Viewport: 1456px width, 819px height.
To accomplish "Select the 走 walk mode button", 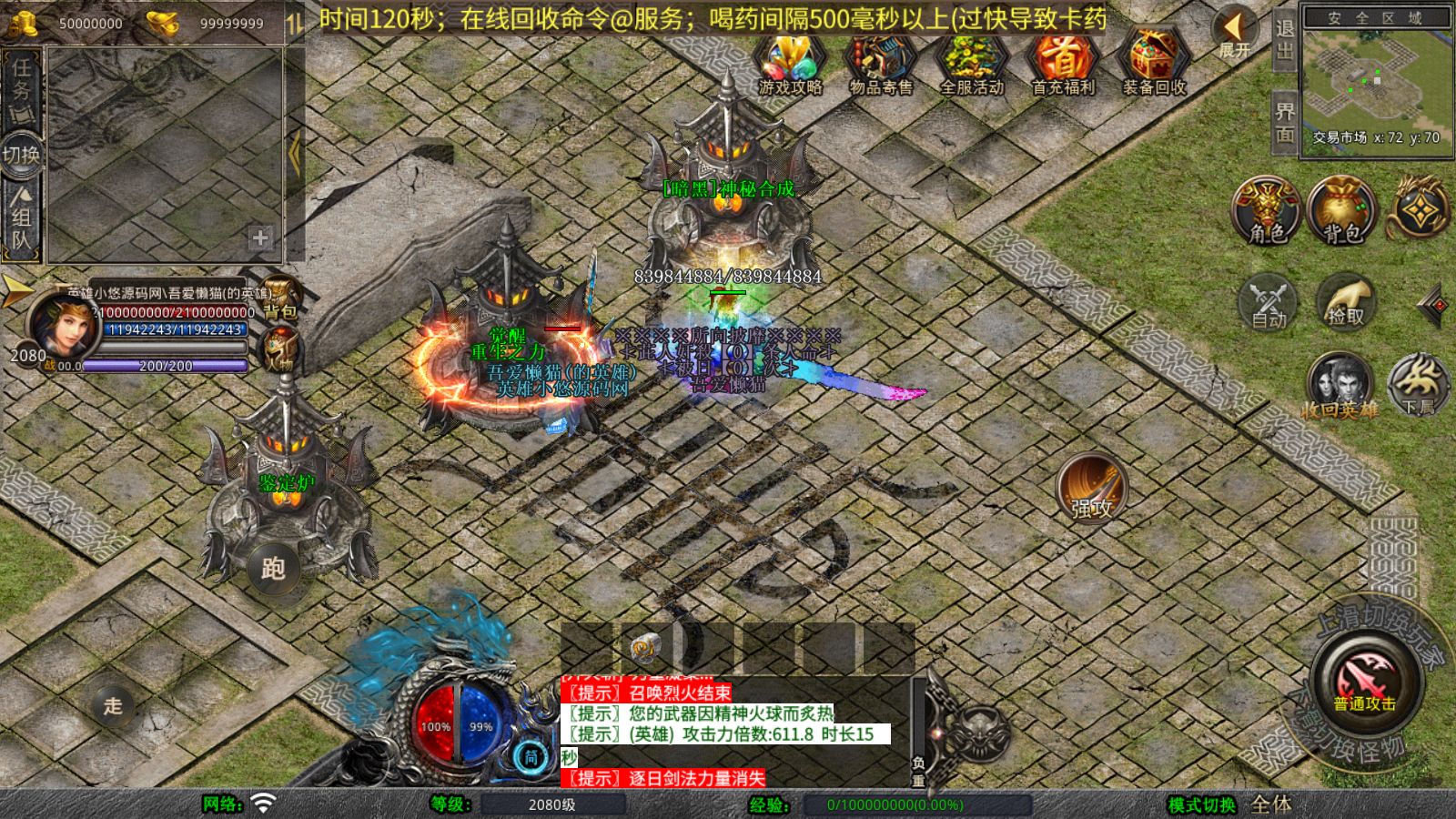I will click(113, 705).
